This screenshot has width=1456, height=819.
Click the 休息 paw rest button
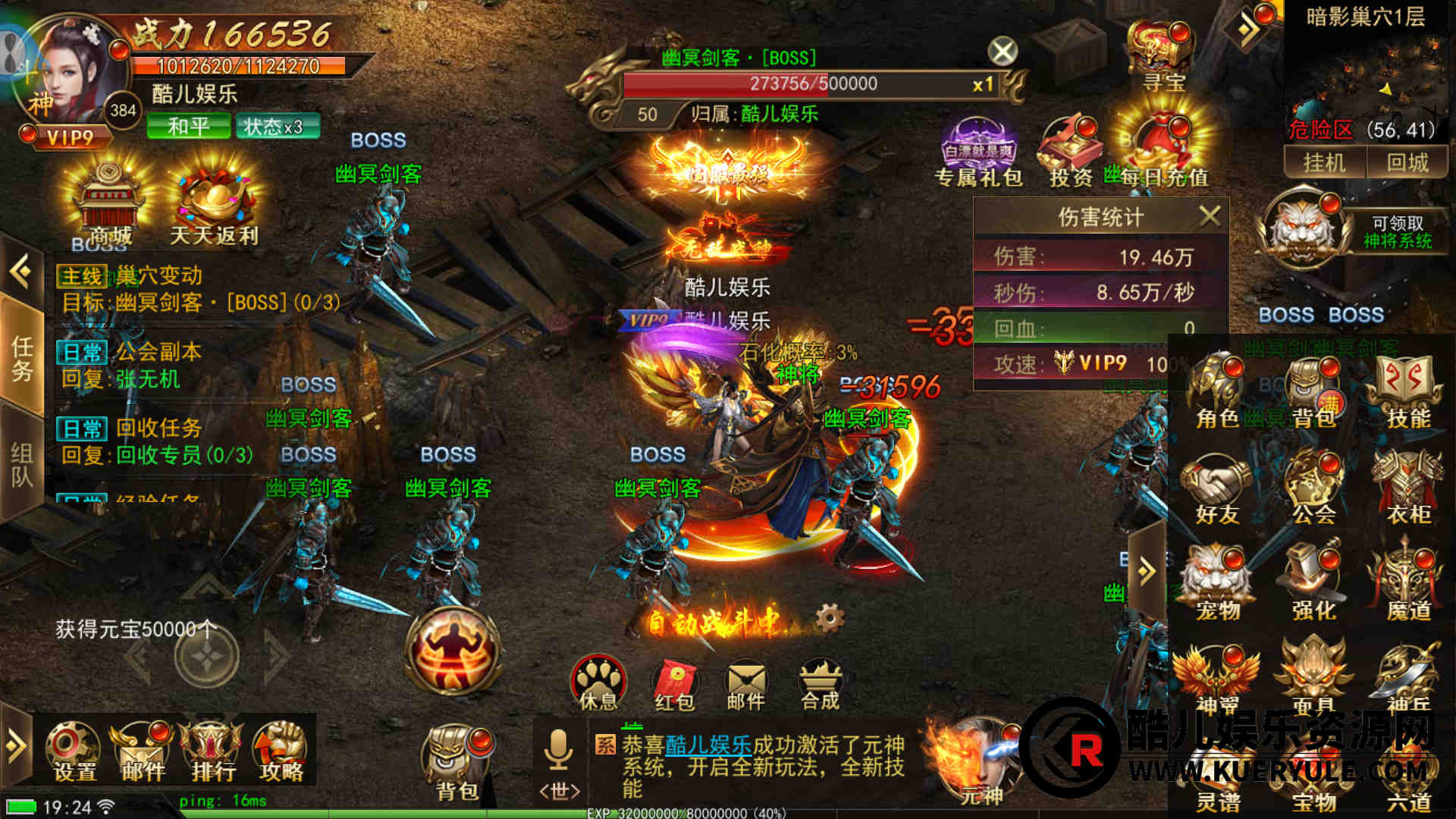point(598,682)
